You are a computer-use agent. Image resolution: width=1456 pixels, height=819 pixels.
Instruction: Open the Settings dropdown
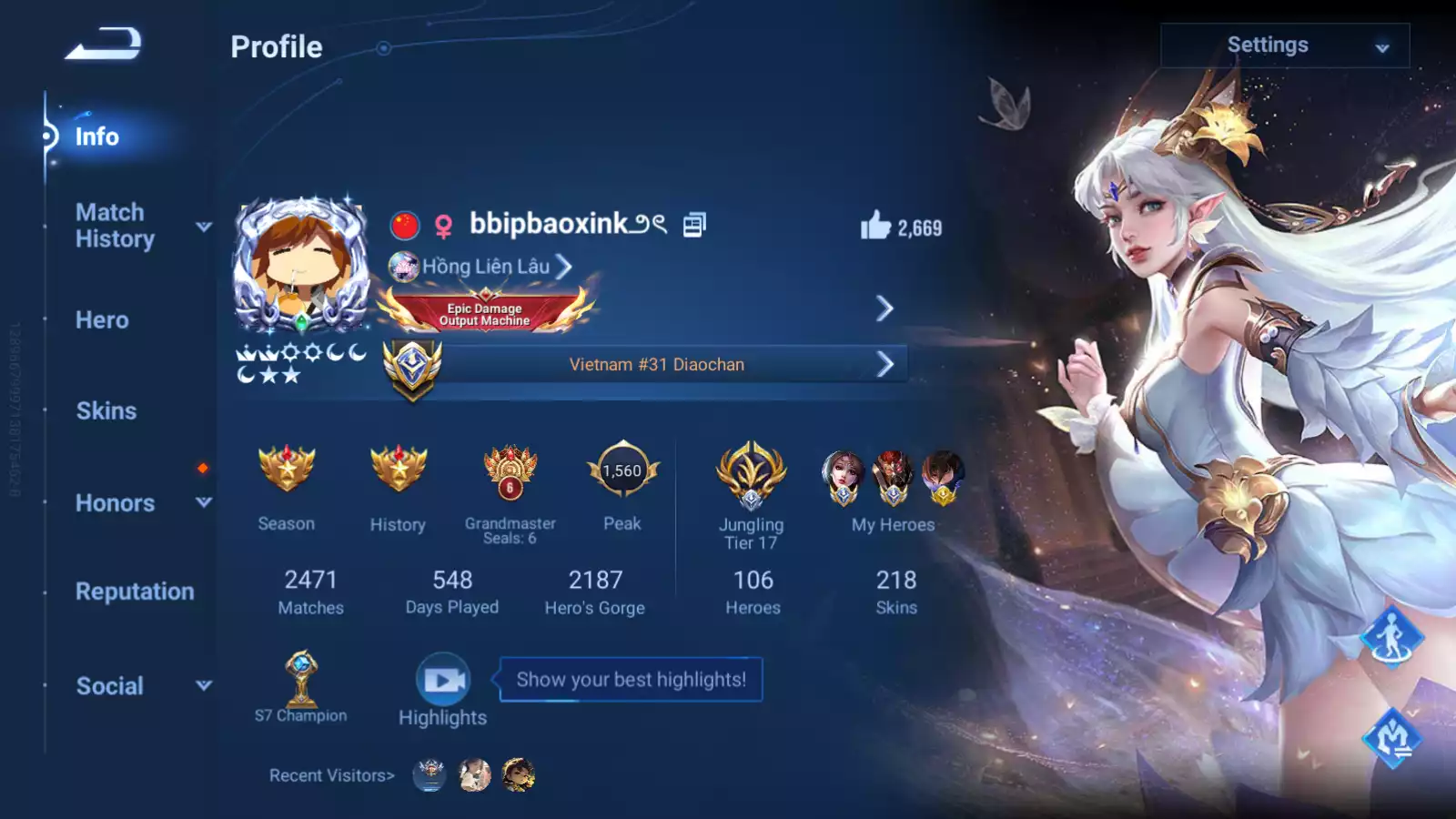click(x=1284, y=45)
